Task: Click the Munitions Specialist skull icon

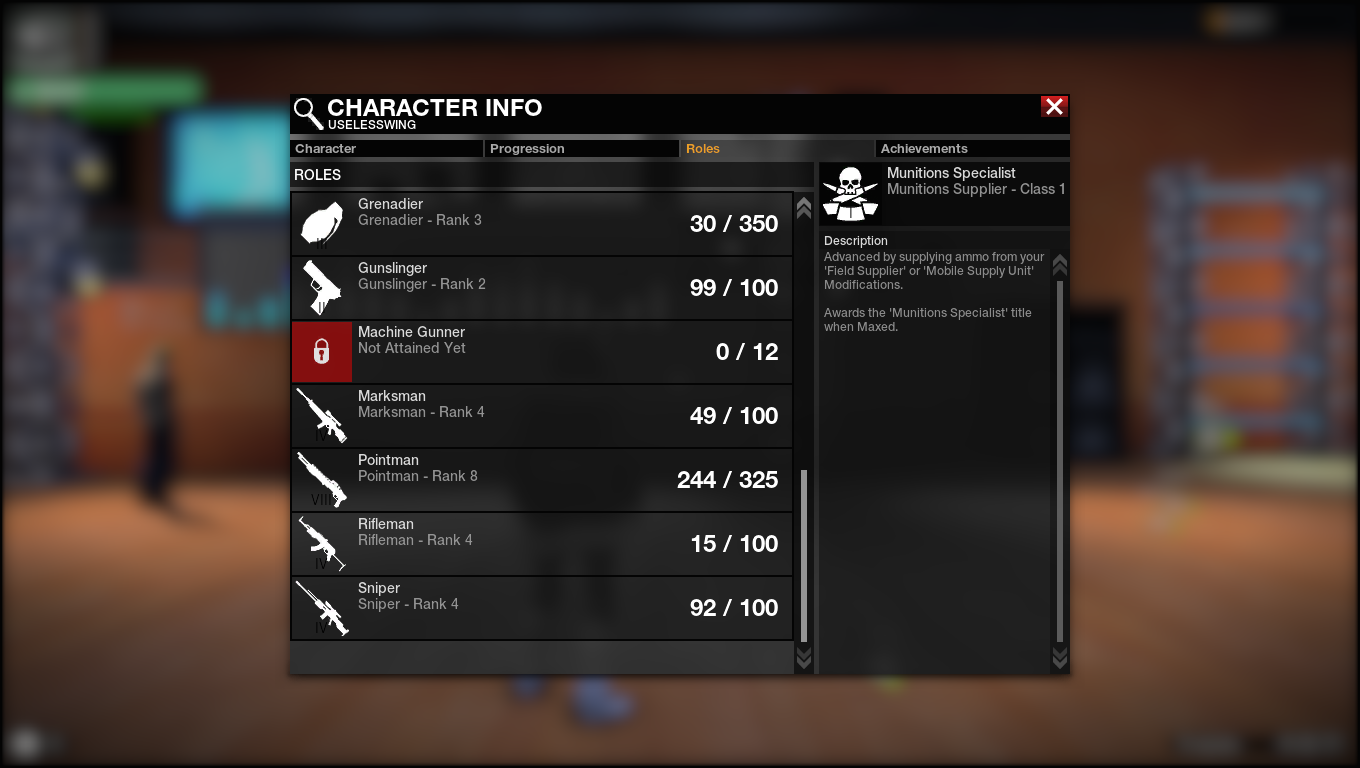Action: 850,194
